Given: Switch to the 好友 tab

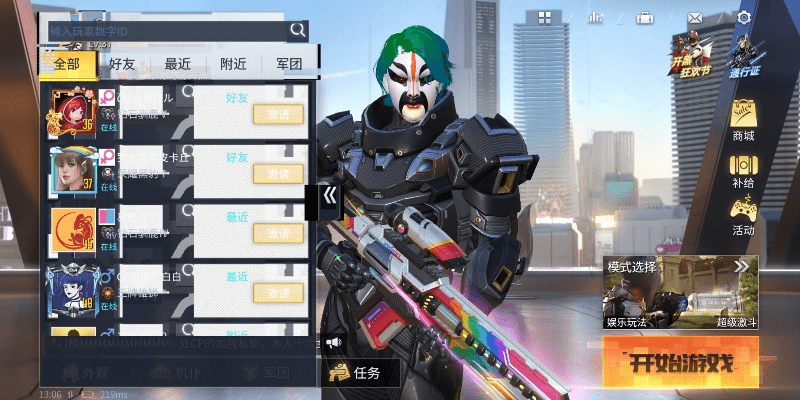Looking at the screenshot, I should click(x=123, y=64).
